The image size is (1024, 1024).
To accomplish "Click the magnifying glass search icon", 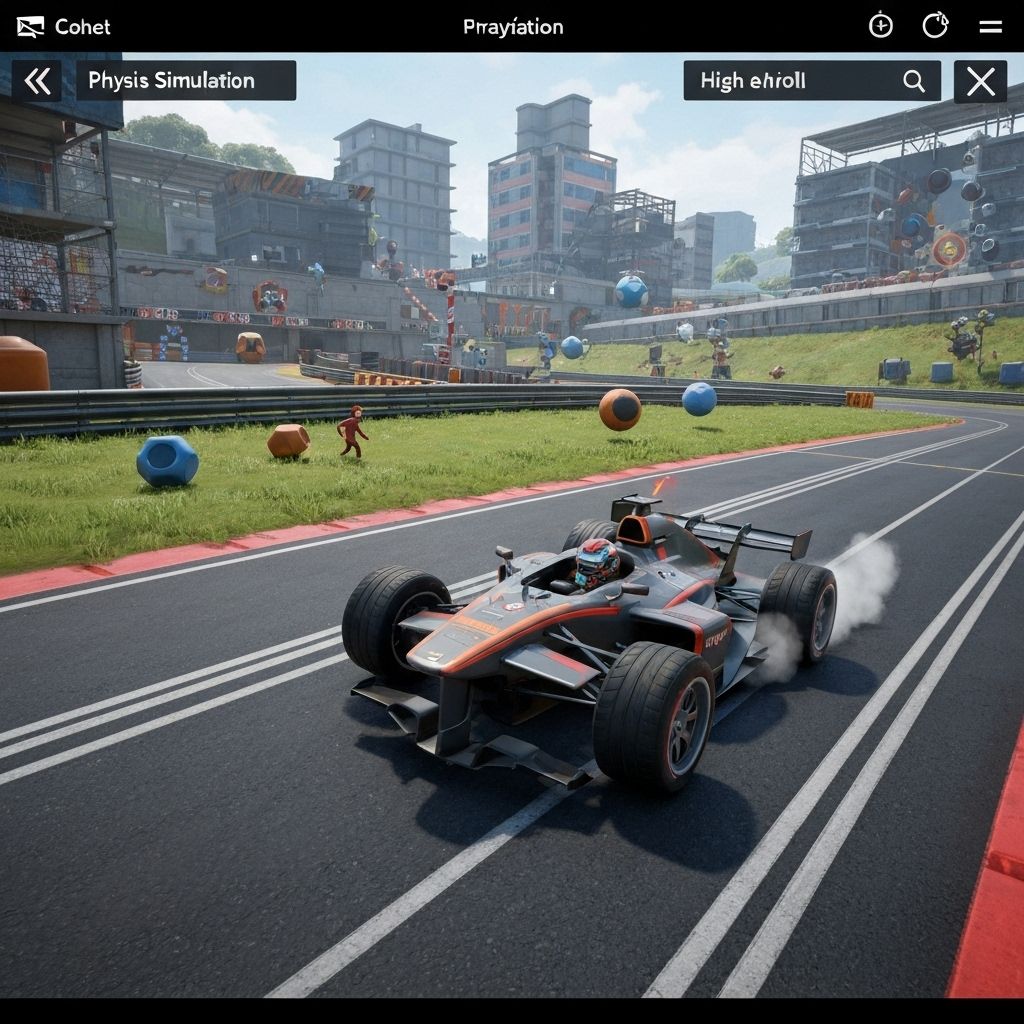I will coord(914,81).
